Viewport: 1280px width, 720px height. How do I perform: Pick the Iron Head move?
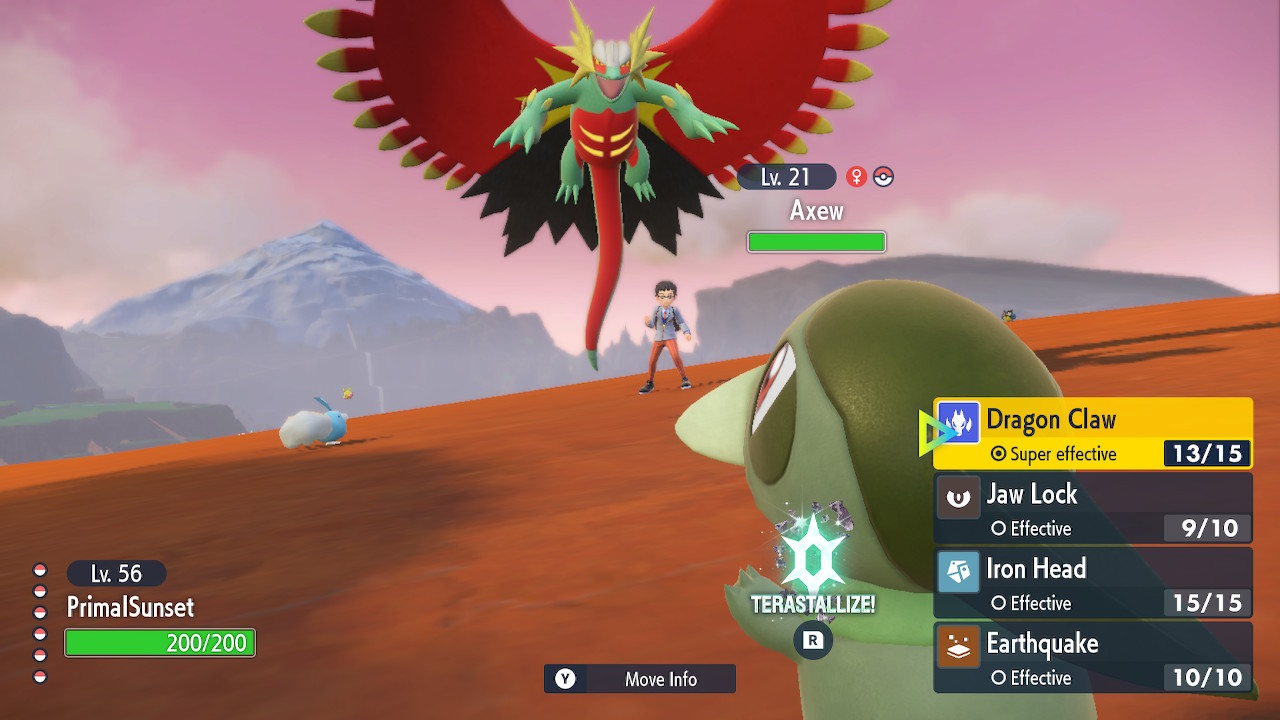1092,583
